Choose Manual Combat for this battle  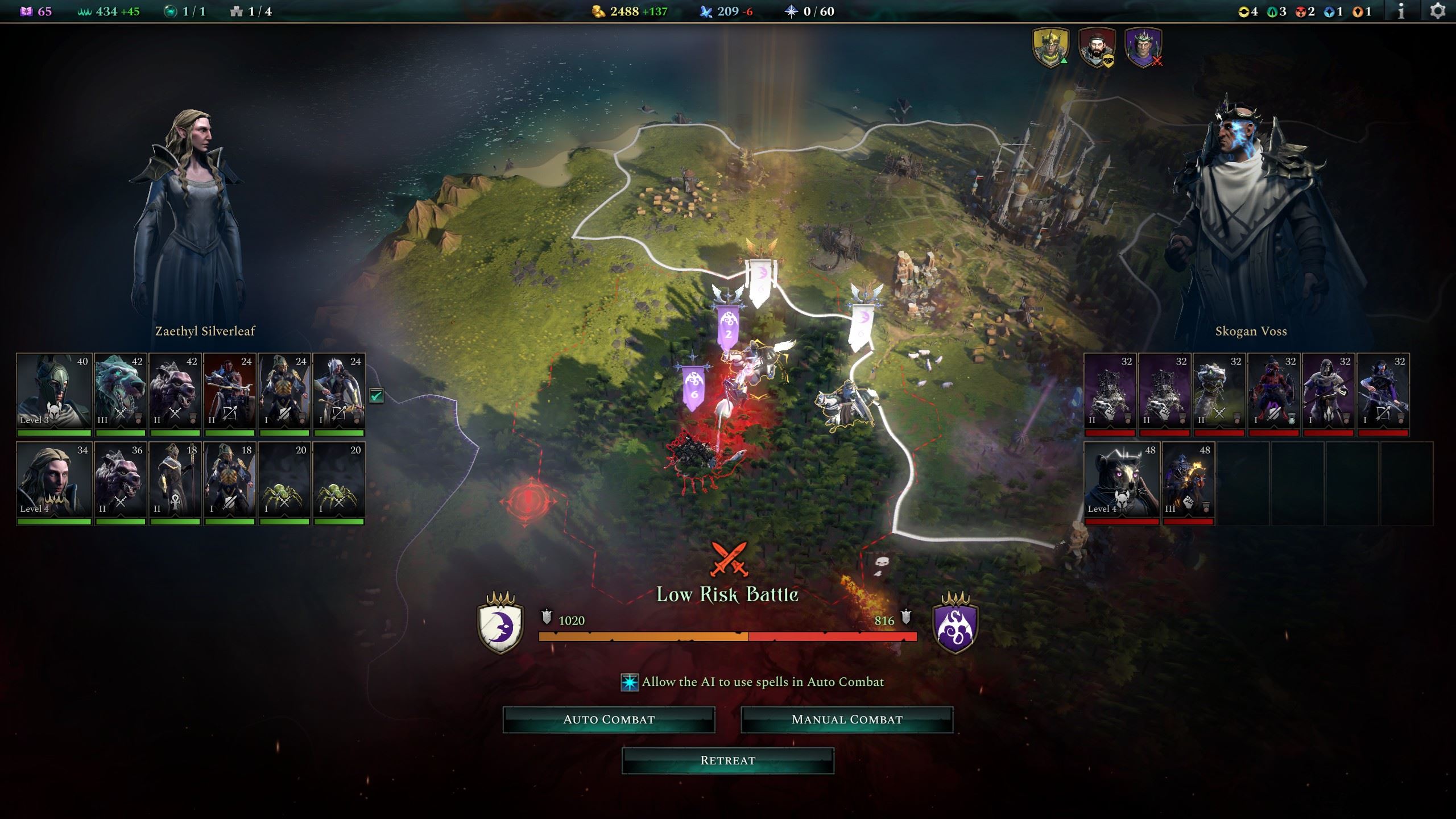click(x=846, y=719)
